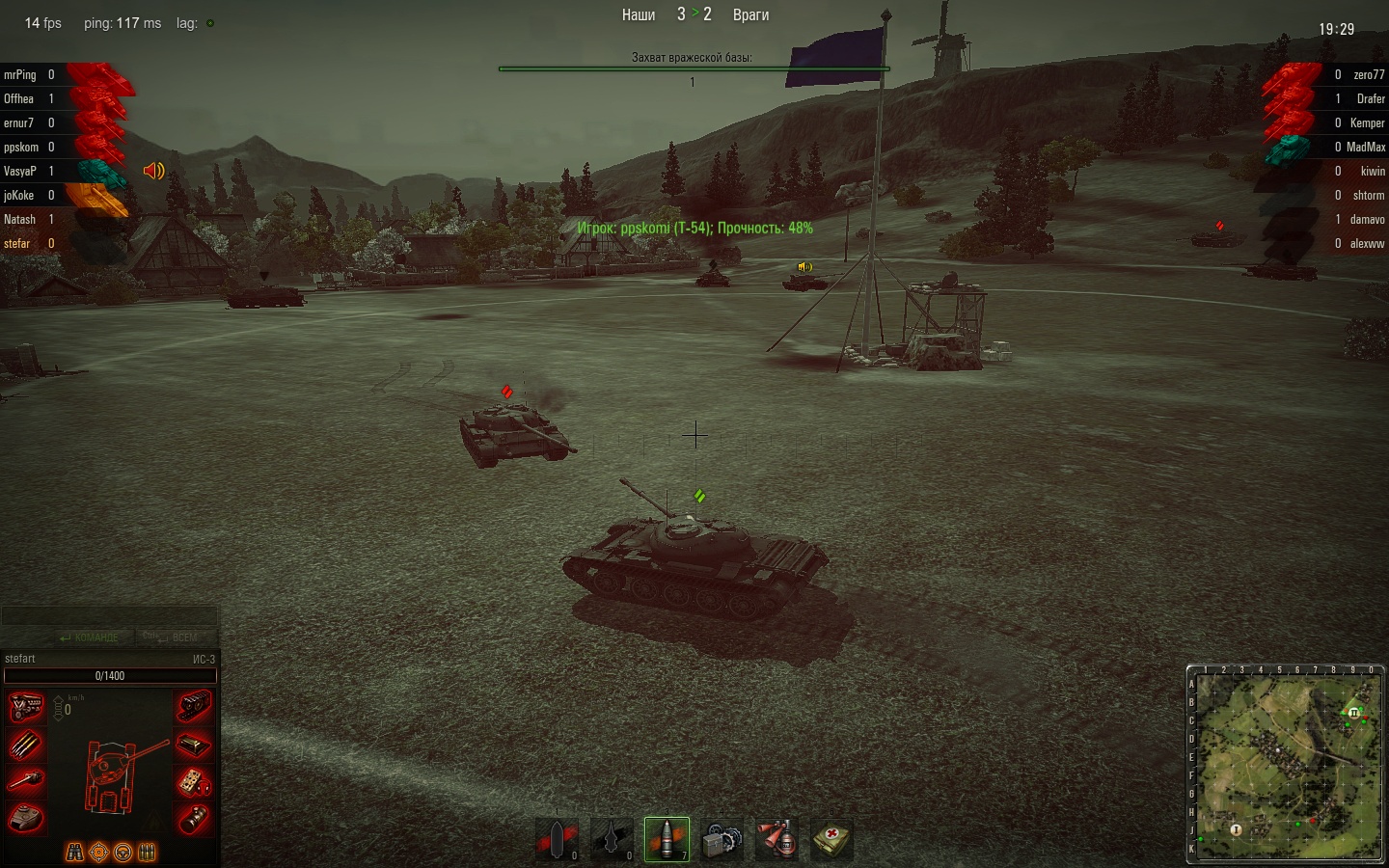Click the damaged tracks module icon
The width and height of the screenshot is (1389, 868).
pyautogui.click(x=193, y=707)
